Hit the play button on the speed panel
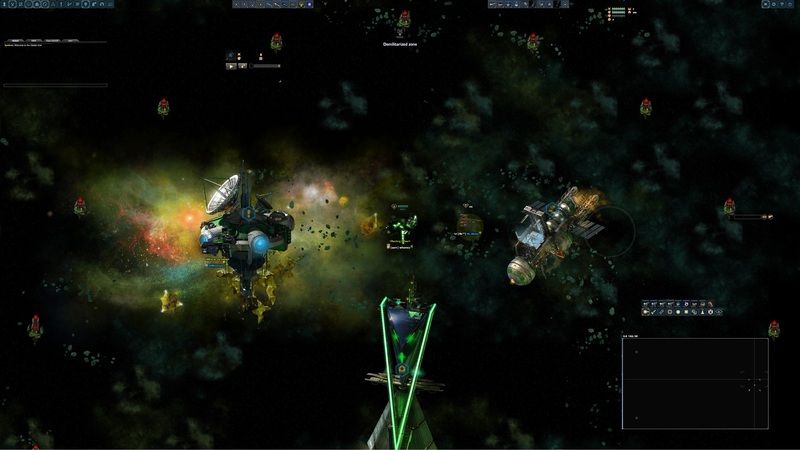The image size is (800, 450). (231, 66)
